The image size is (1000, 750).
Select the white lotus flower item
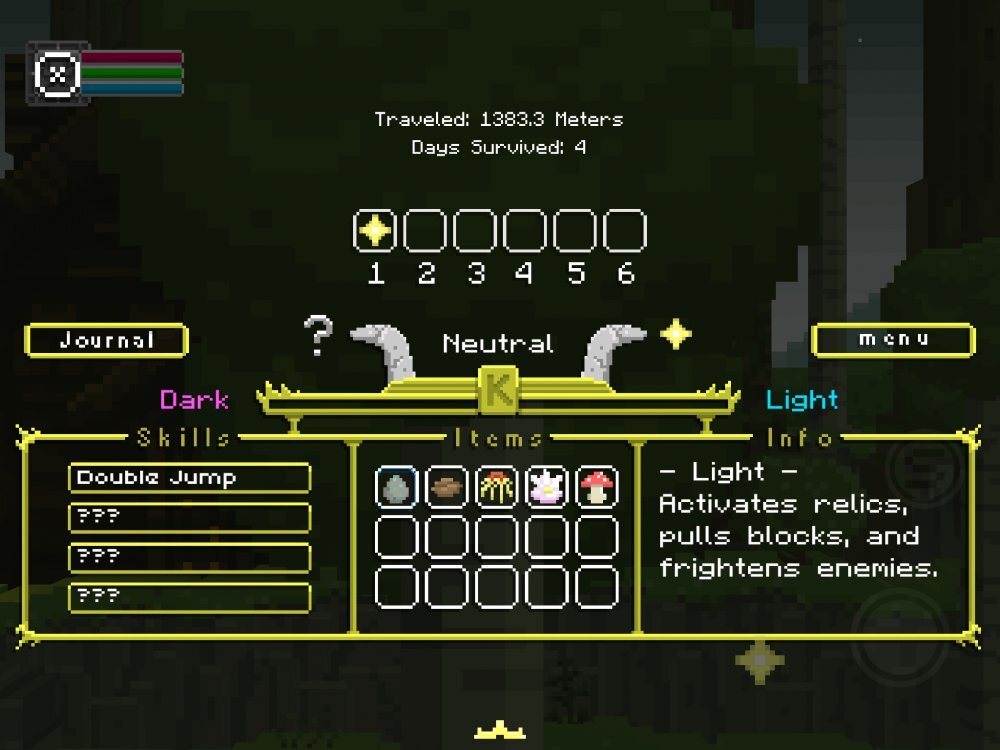547,488
